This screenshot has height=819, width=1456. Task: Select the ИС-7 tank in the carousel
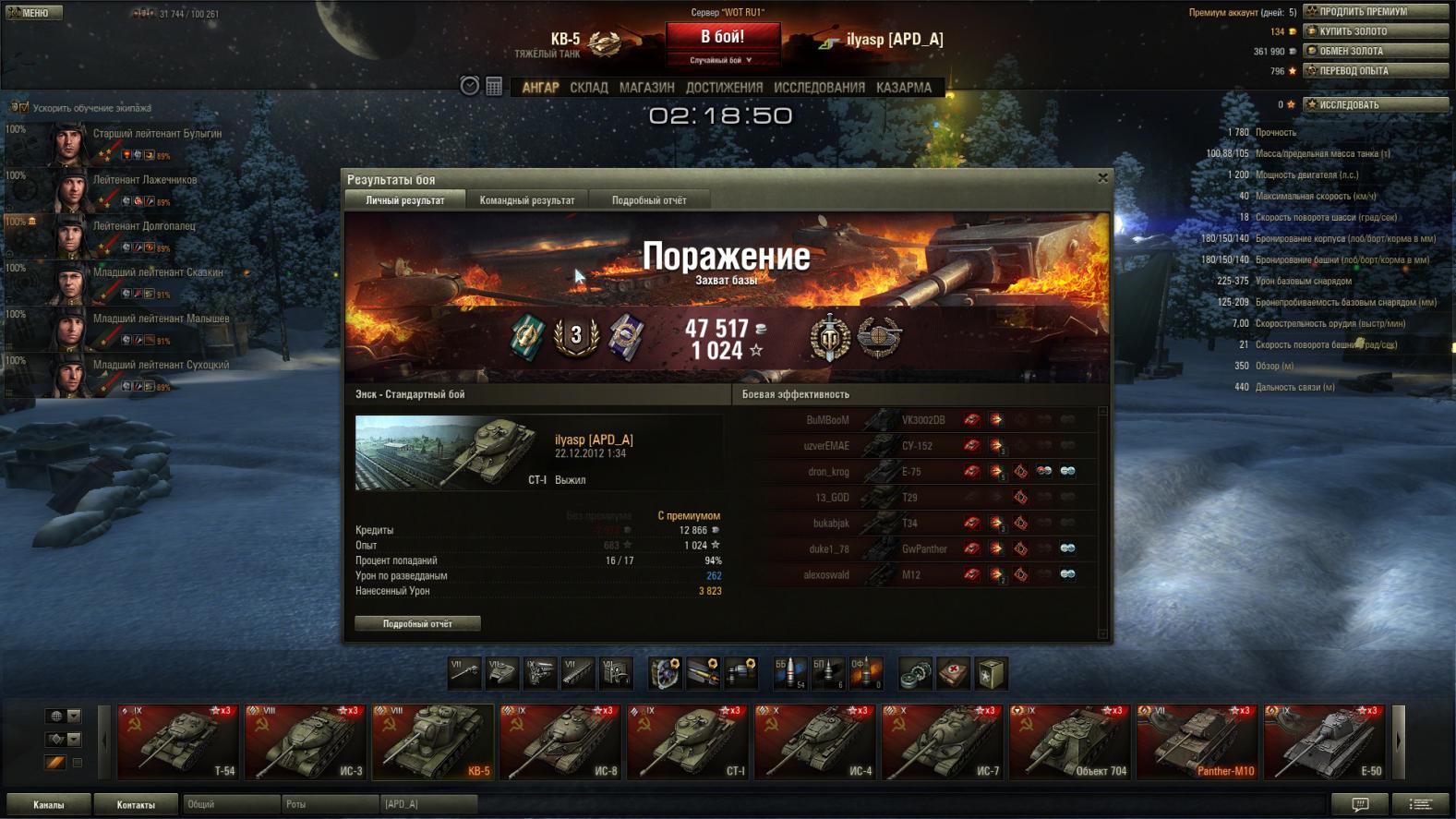pyautogui.click(x=942, y=742)
